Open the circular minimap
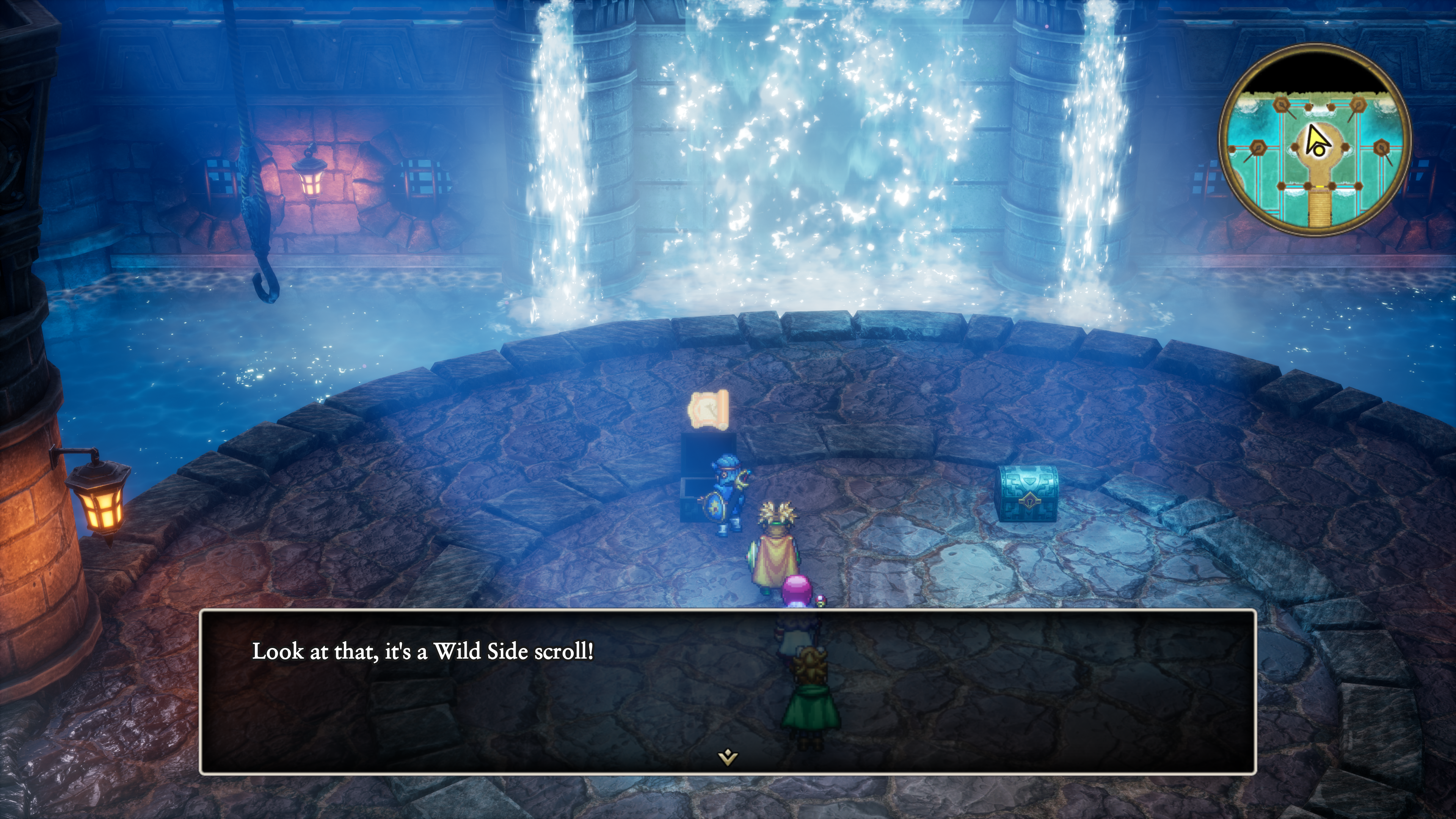This screenshot has height=819, width=1456. point(1315,140)
